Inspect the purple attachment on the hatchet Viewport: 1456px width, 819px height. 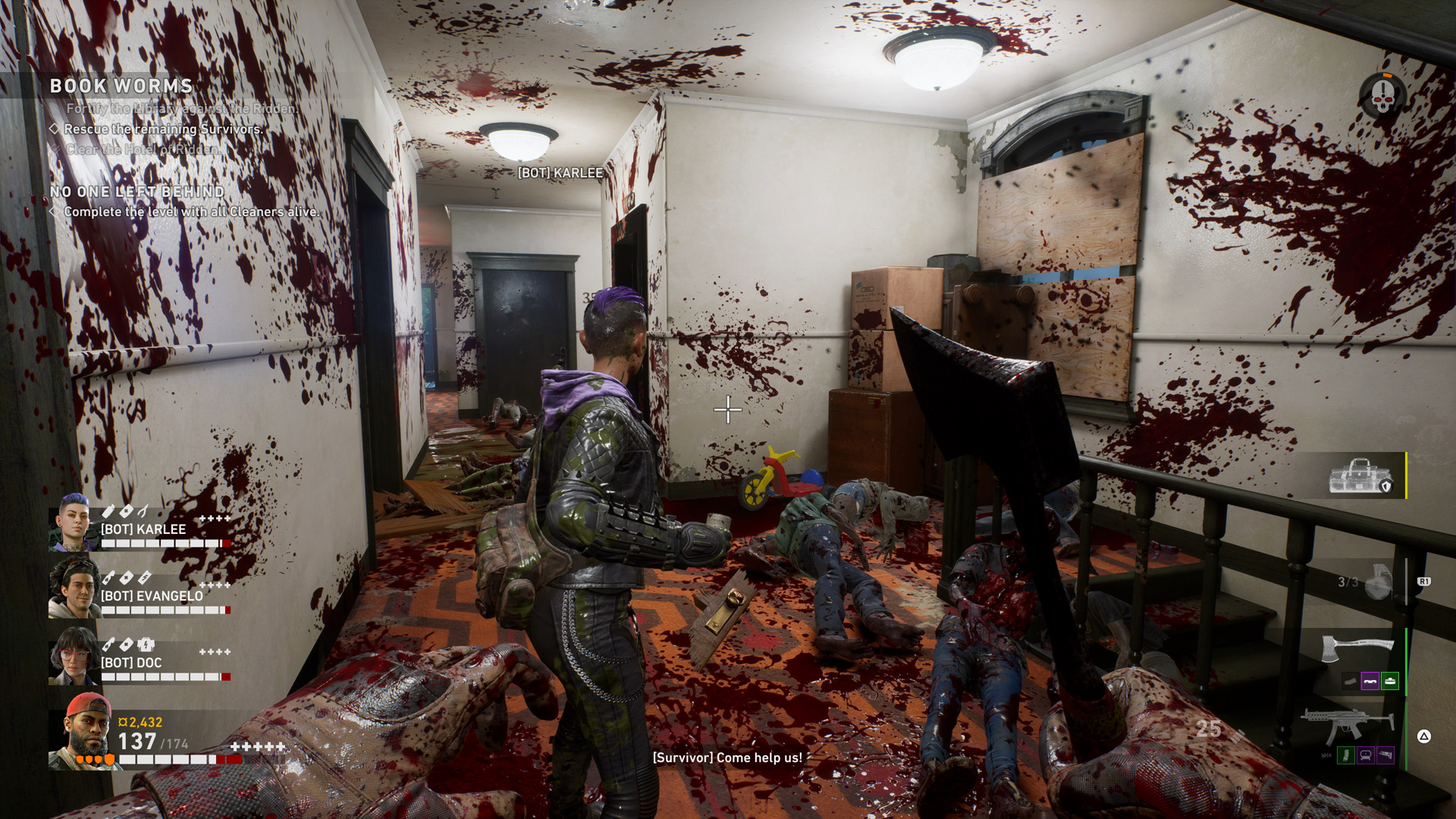[1370, 681]
